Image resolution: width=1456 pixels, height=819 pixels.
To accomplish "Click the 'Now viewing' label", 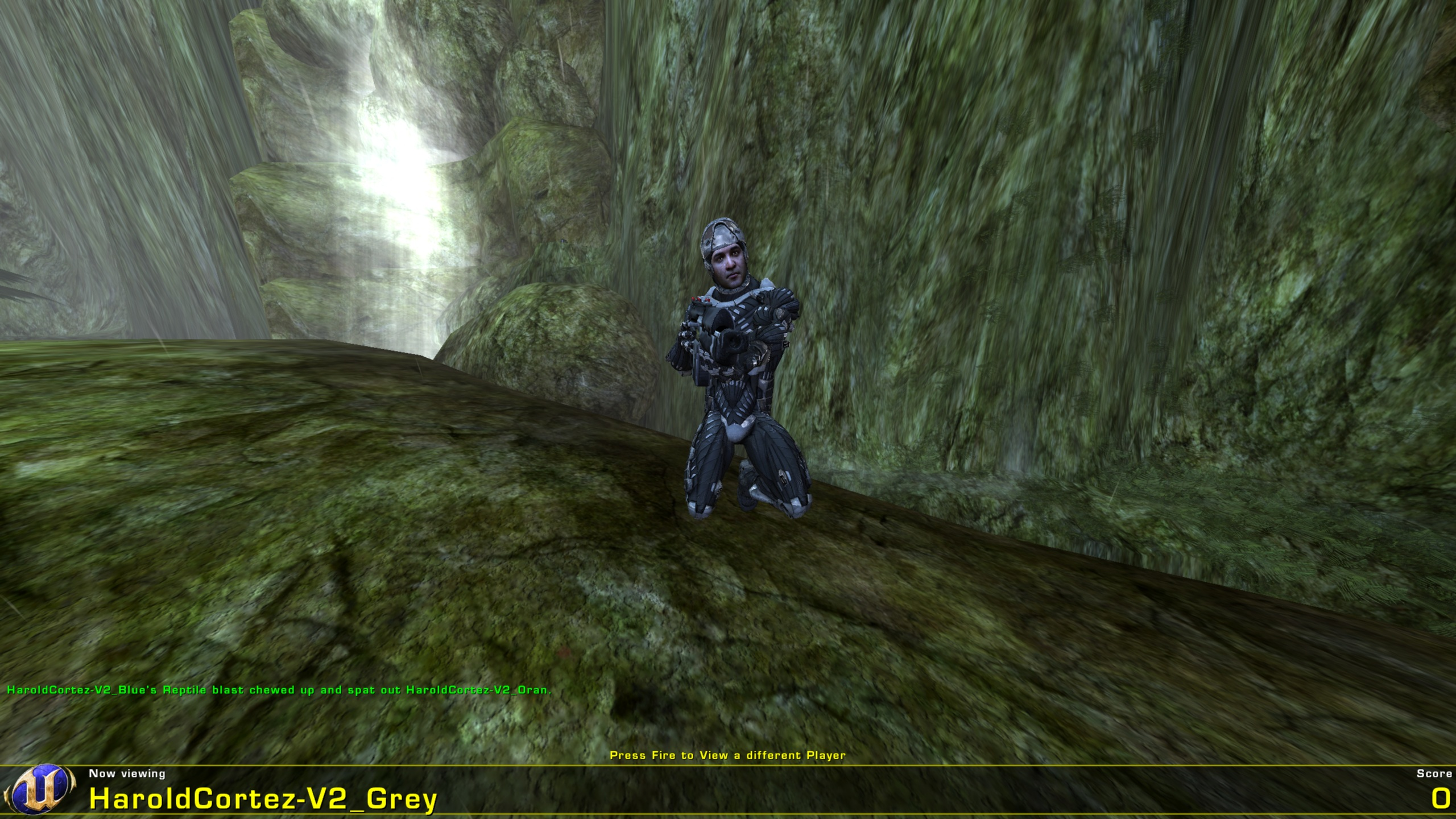I will [126, 774].
